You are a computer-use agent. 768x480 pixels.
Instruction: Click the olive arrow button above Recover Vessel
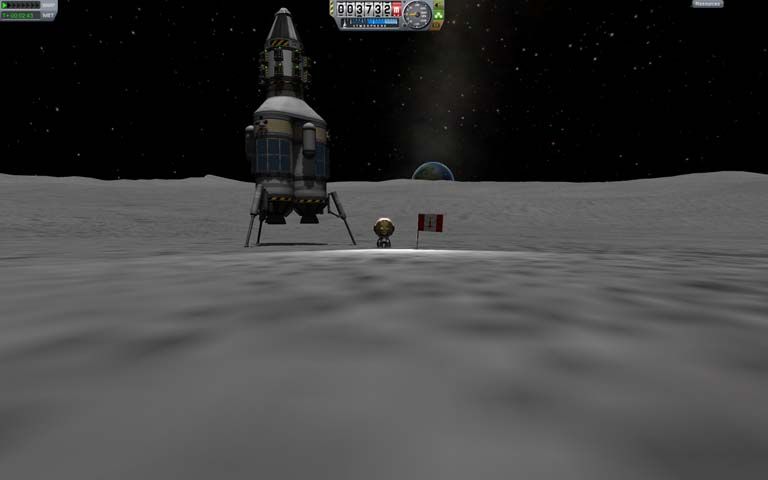(438, 4)
